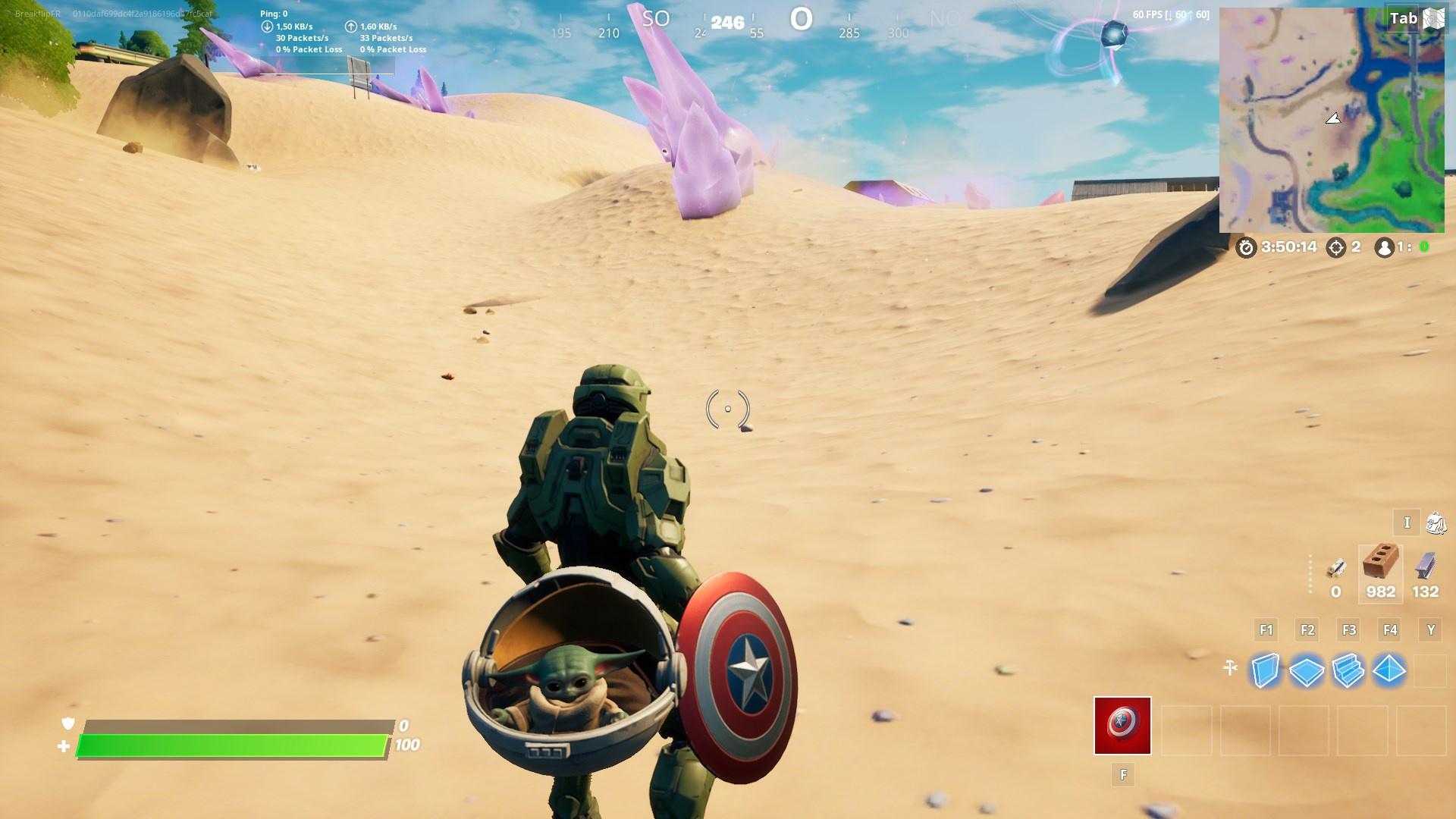Click the download speed arrow icon
1456x819 pixels.
[x=267, y=25]
